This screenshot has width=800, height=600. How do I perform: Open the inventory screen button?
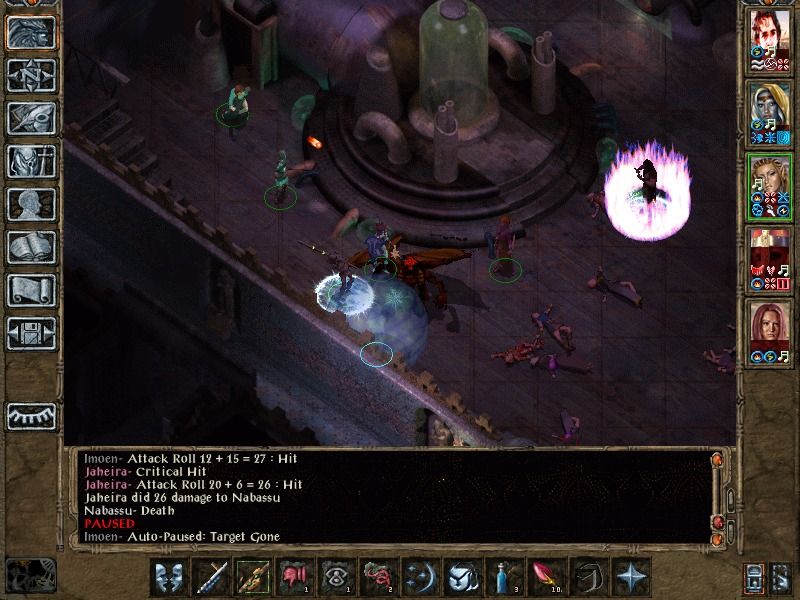[30, 161]
